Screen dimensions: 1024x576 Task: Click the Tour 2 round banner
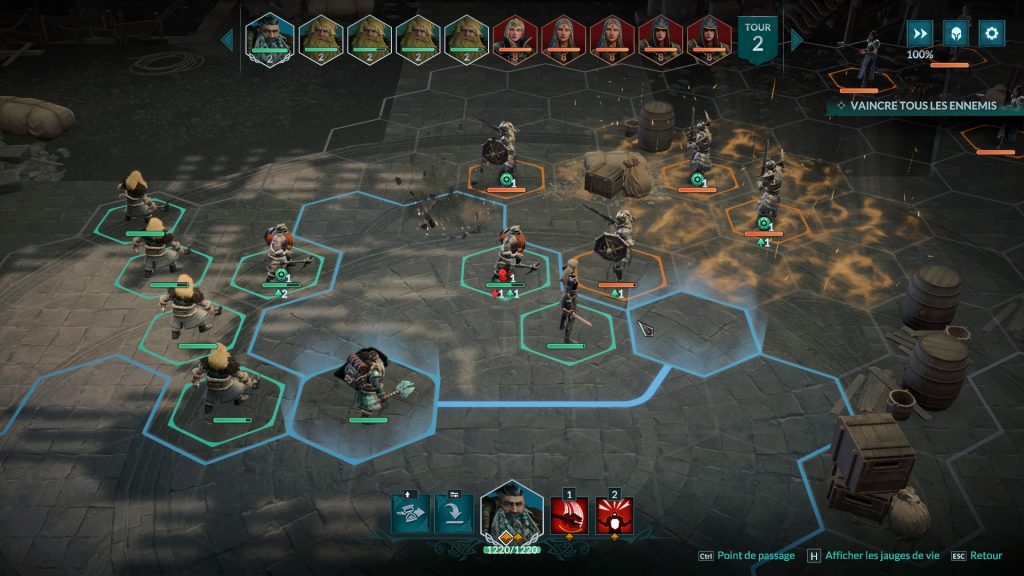coord(758,38)
